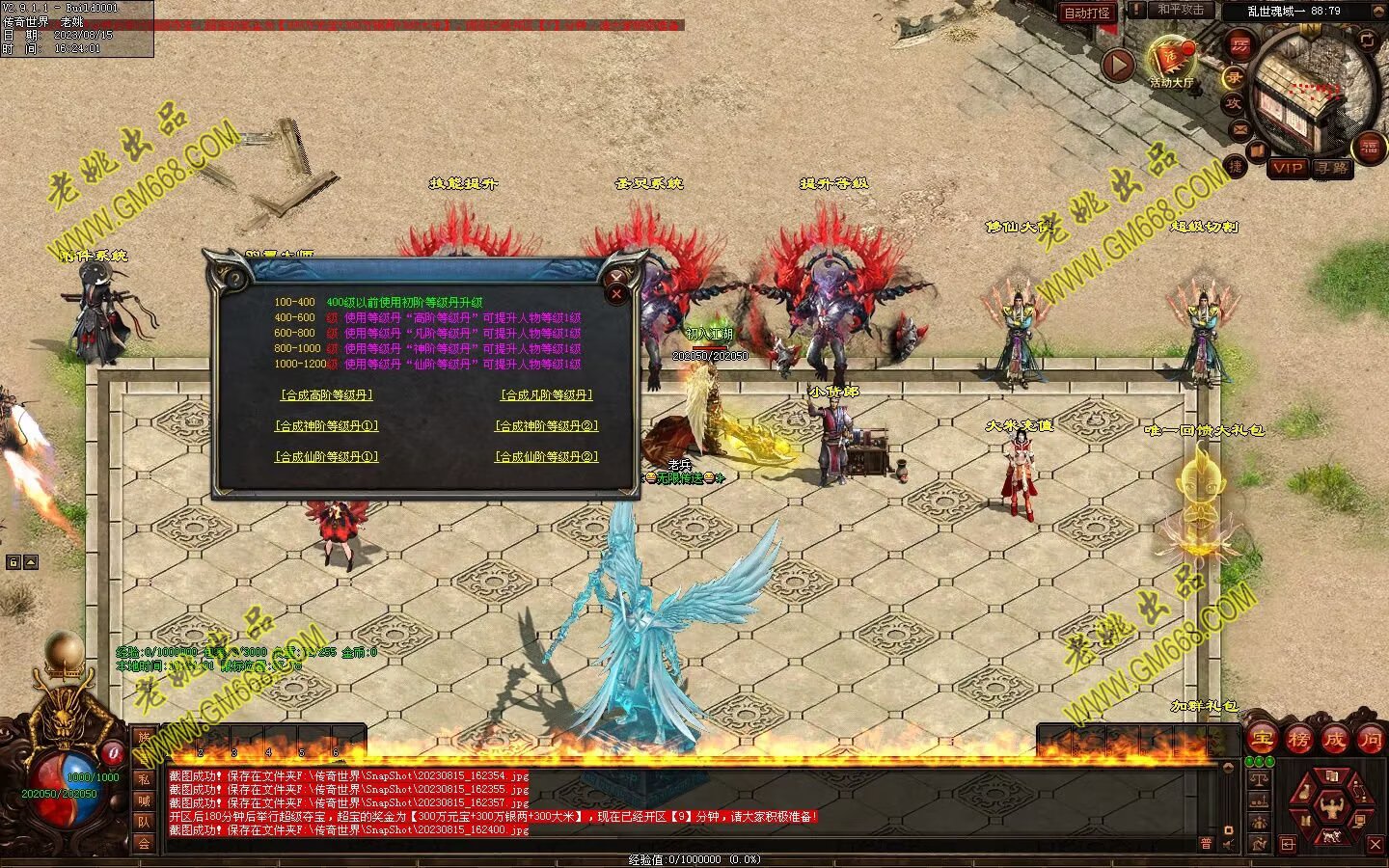Open the 活动大厅 activity hall
The width and height of the screenshot is (1389, 868).
[x=1171, y=61]
